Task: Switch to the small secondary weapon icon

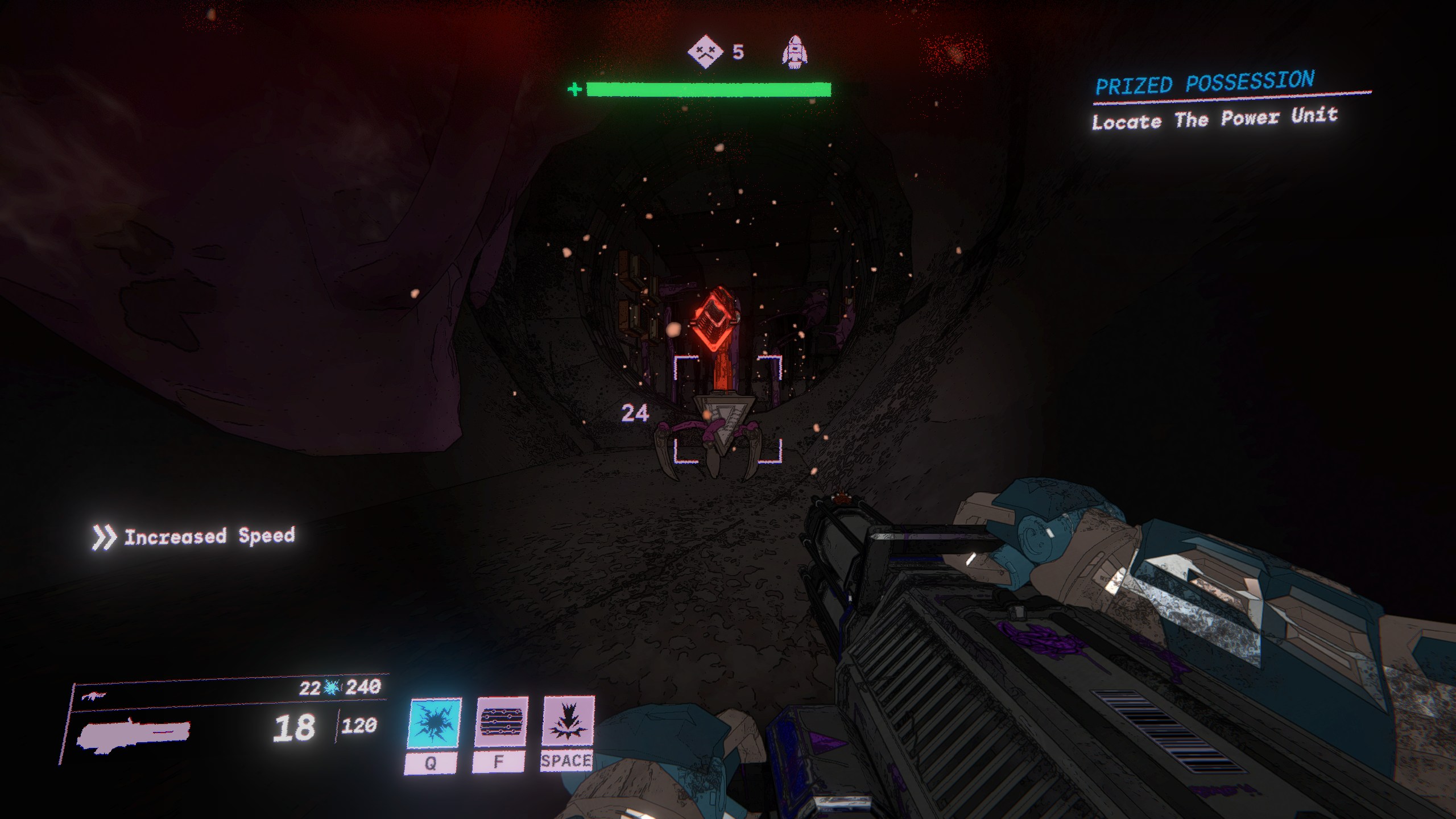Action: (x=94, y=696)
